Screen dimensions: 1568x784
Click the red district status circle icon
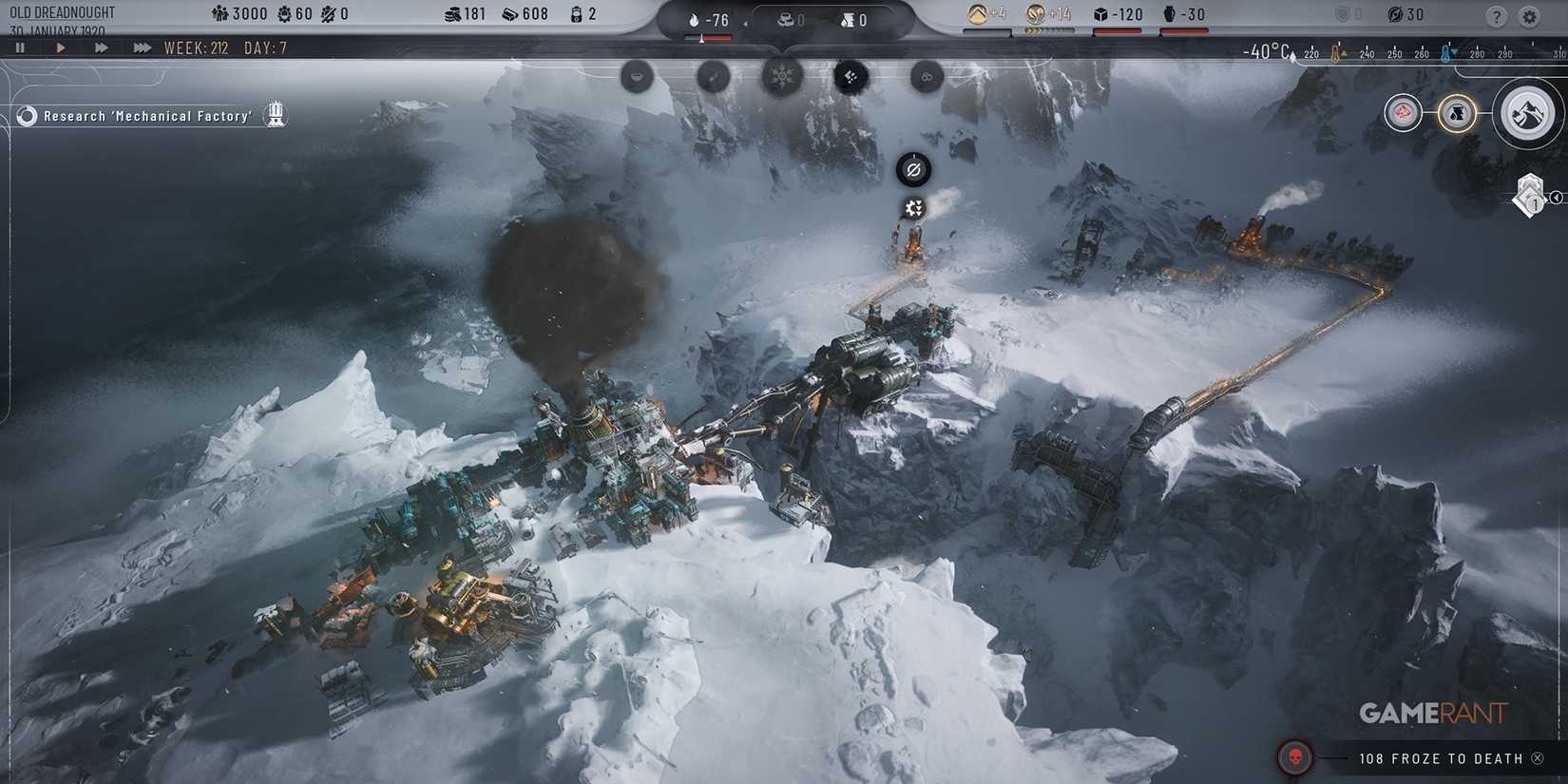[1402, 112]
